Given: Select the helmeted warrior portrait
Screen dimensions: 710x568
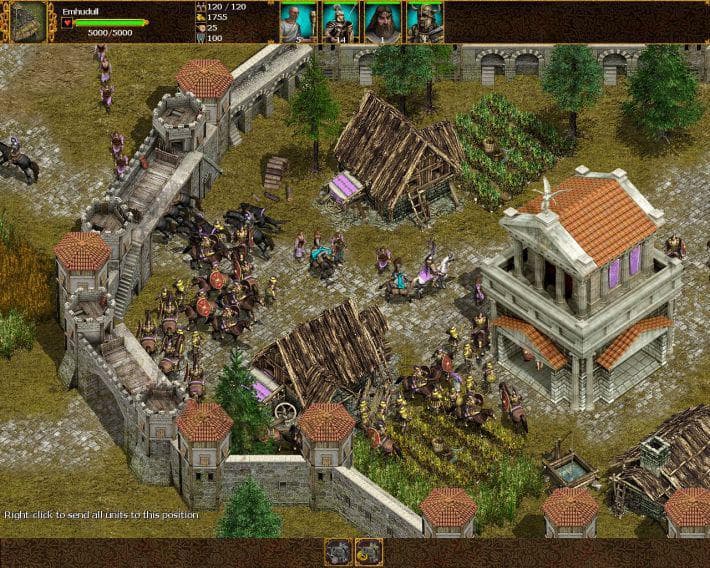Looking at the screenshot, I should click(425, 21).
